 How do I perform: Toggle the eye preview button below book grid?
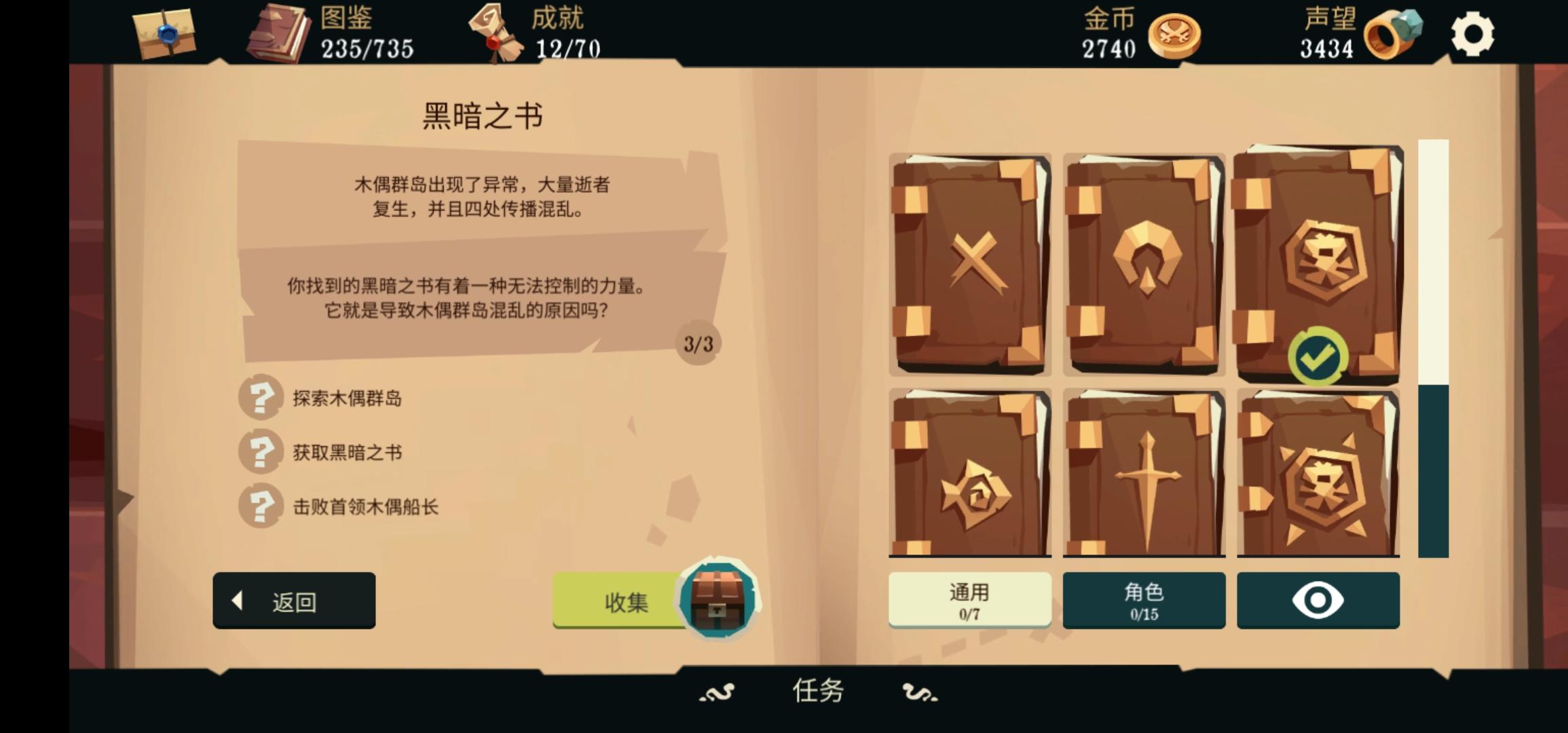point(1318,600)
